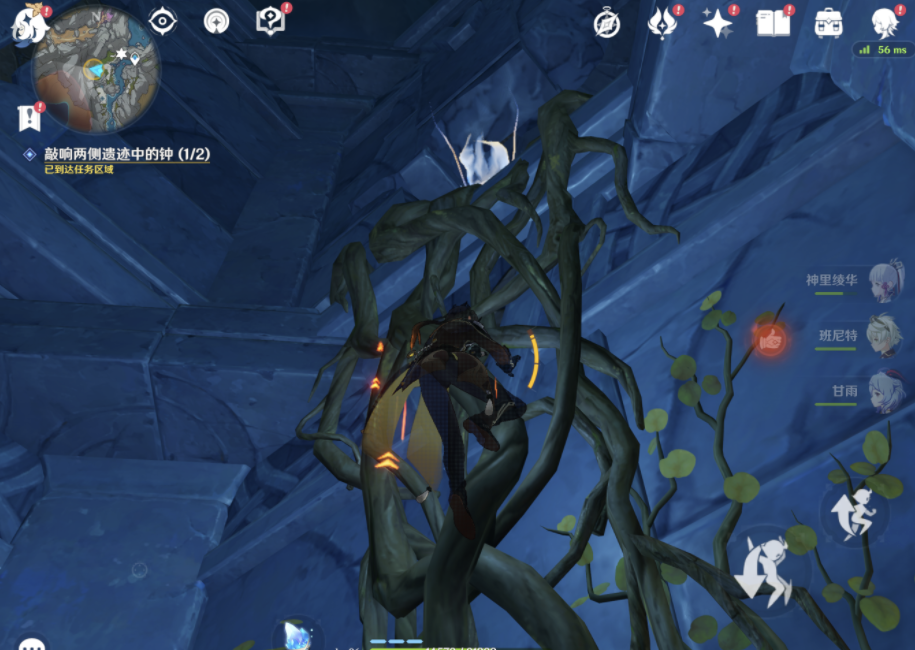This screenshot has height=650, width=915.
Task: Open the compass icon in top bar
Action: [x=607, y=24]
